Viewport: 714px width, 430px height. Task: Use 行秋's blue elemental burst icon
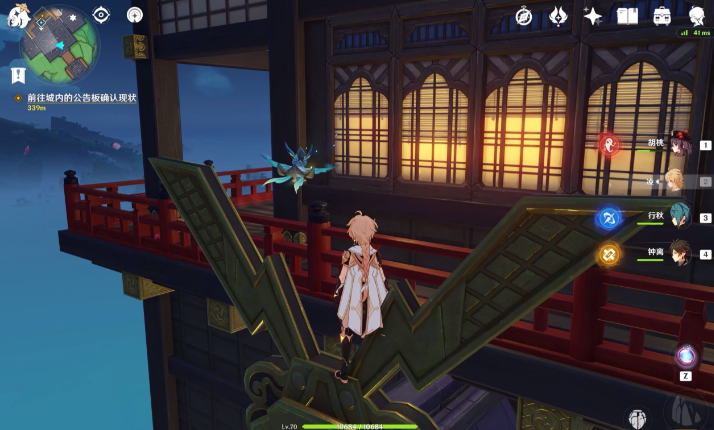[x=609, y=218]
